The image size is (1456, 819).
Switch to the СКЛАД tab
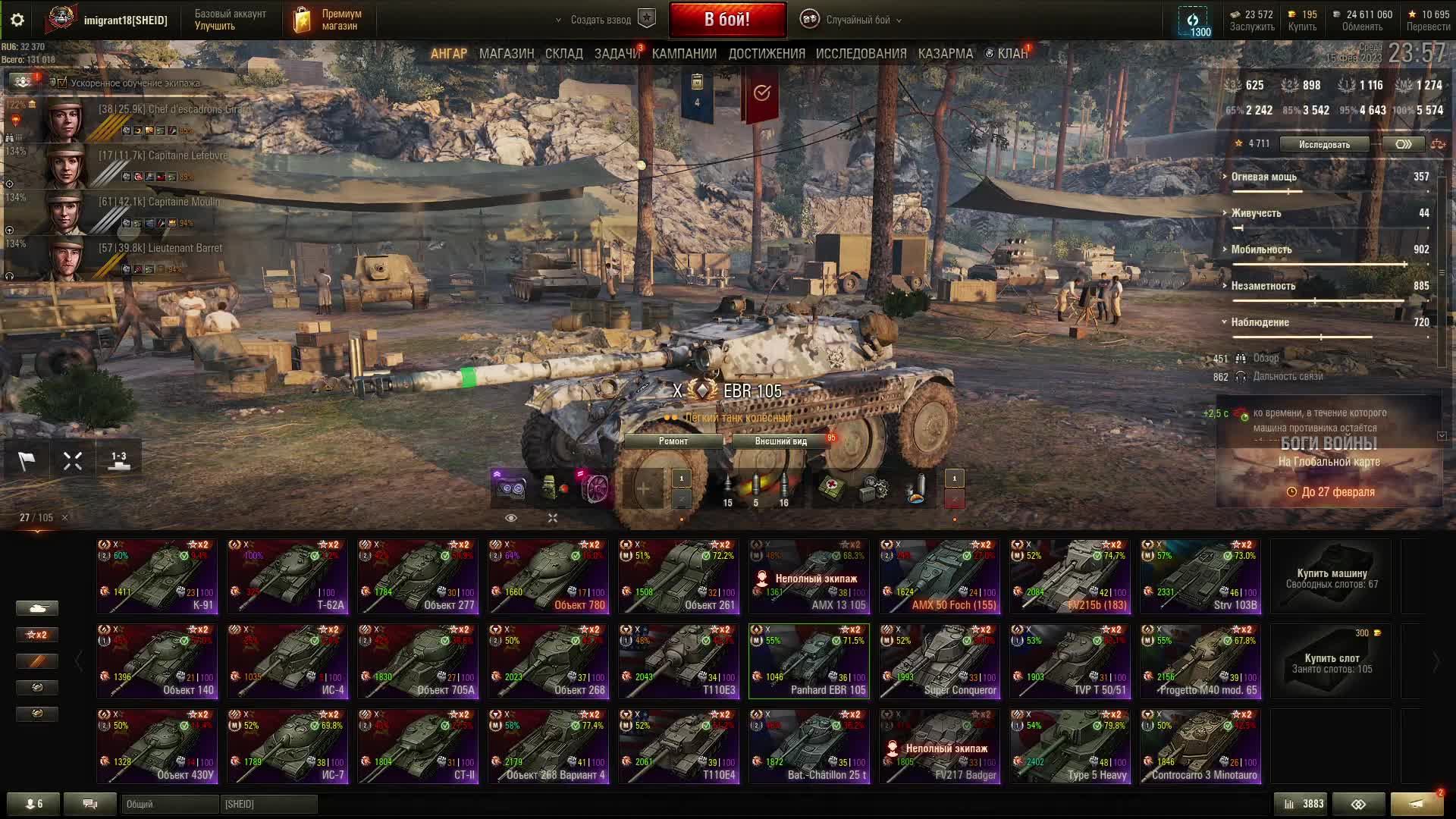pyautogui.click(x=563, y=54)
